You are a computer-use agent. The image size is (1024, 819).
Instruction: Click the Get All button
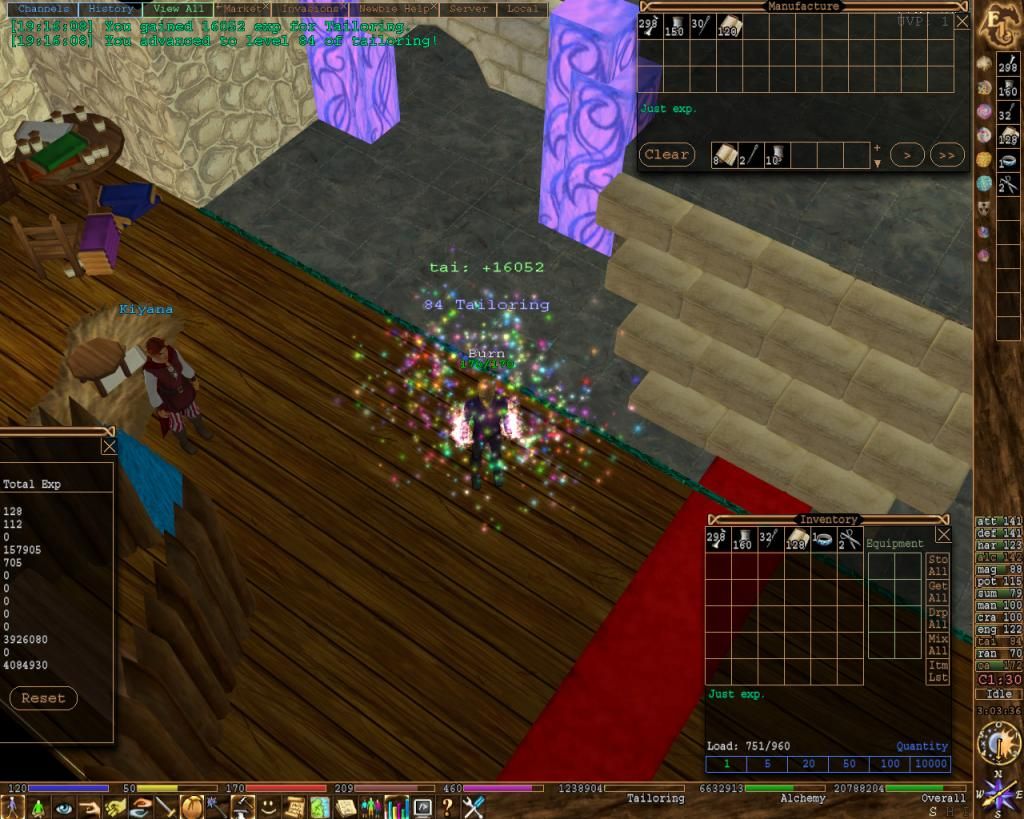tap(938, 592)
